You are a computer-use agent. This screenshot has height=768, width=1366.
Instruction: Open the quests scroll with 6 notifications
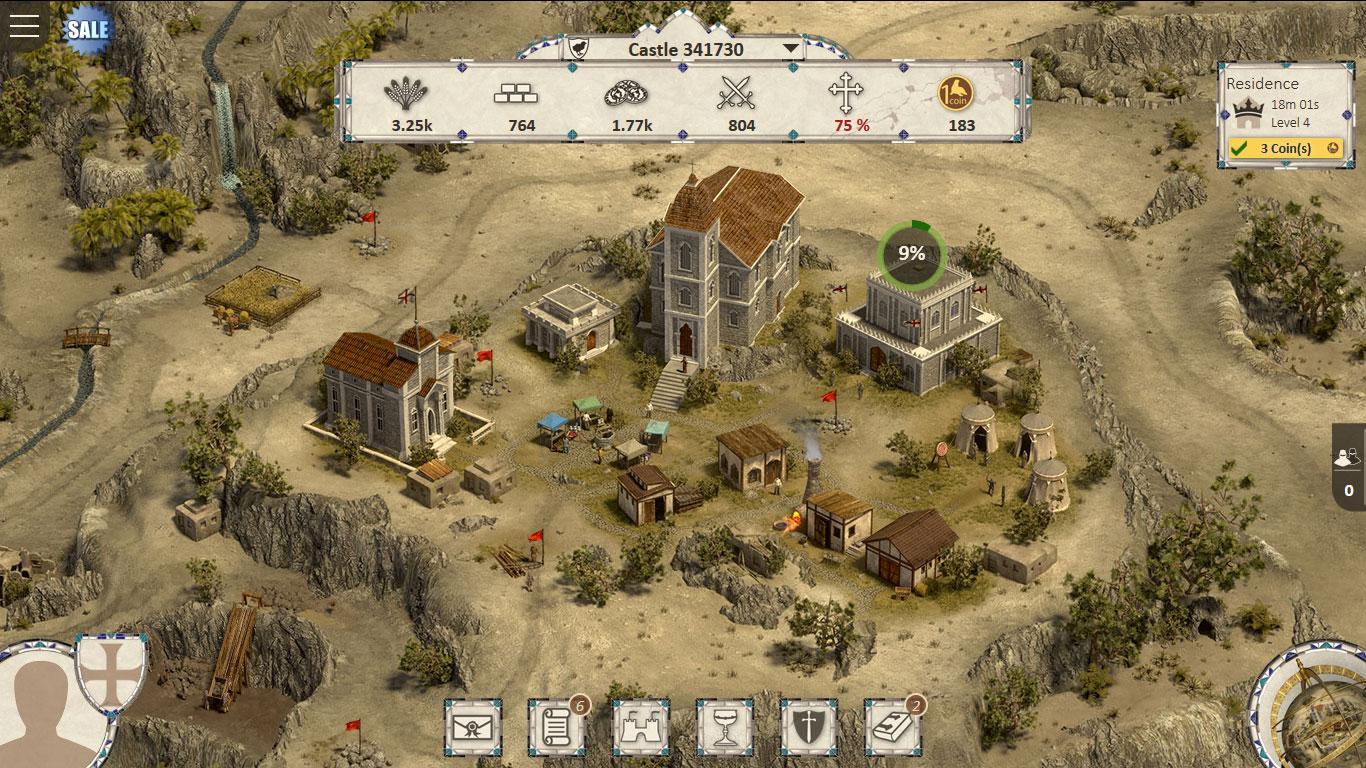[x=557, y=727]
